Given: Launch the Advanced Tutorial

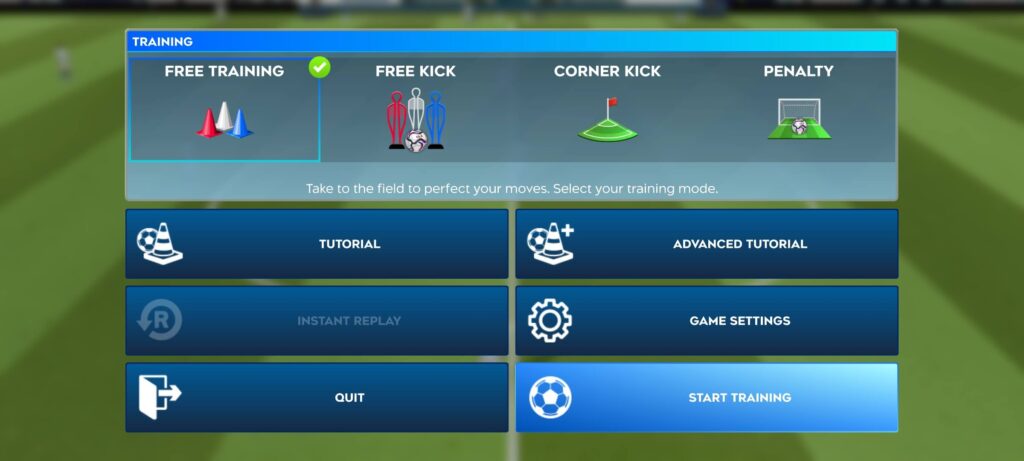Looking at the screenshot, I should click(x=707, y=244).
